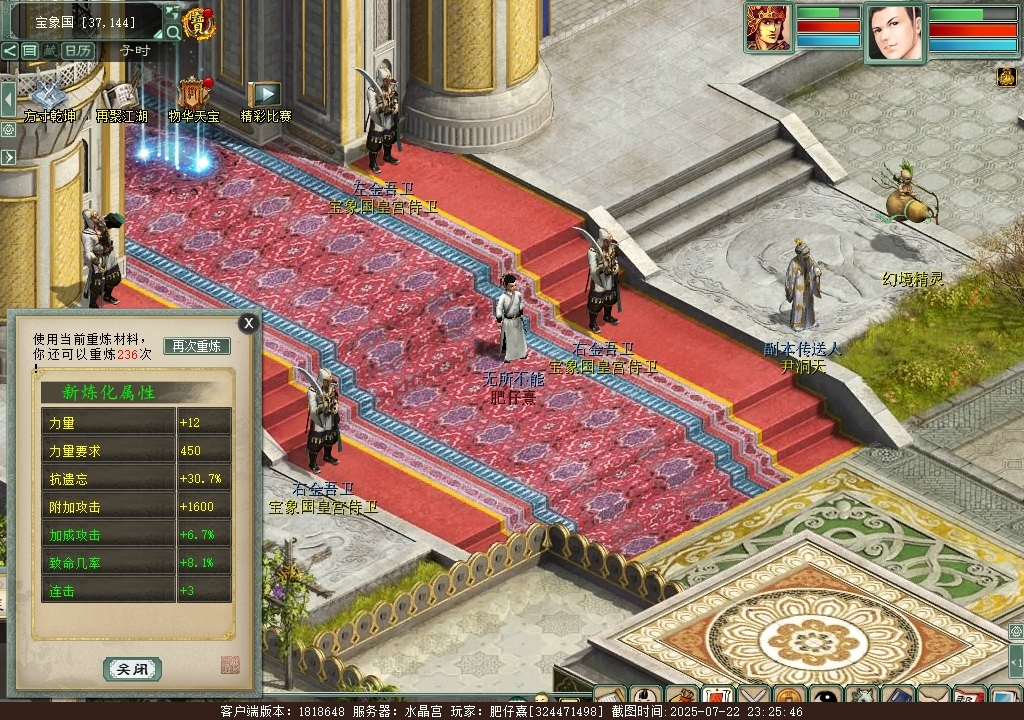The width and height of the screenshot is (1024, 720).
Task: Click the 再次重炼 reforge-again button
Action: pyautogui.click(x=197, y=346)
